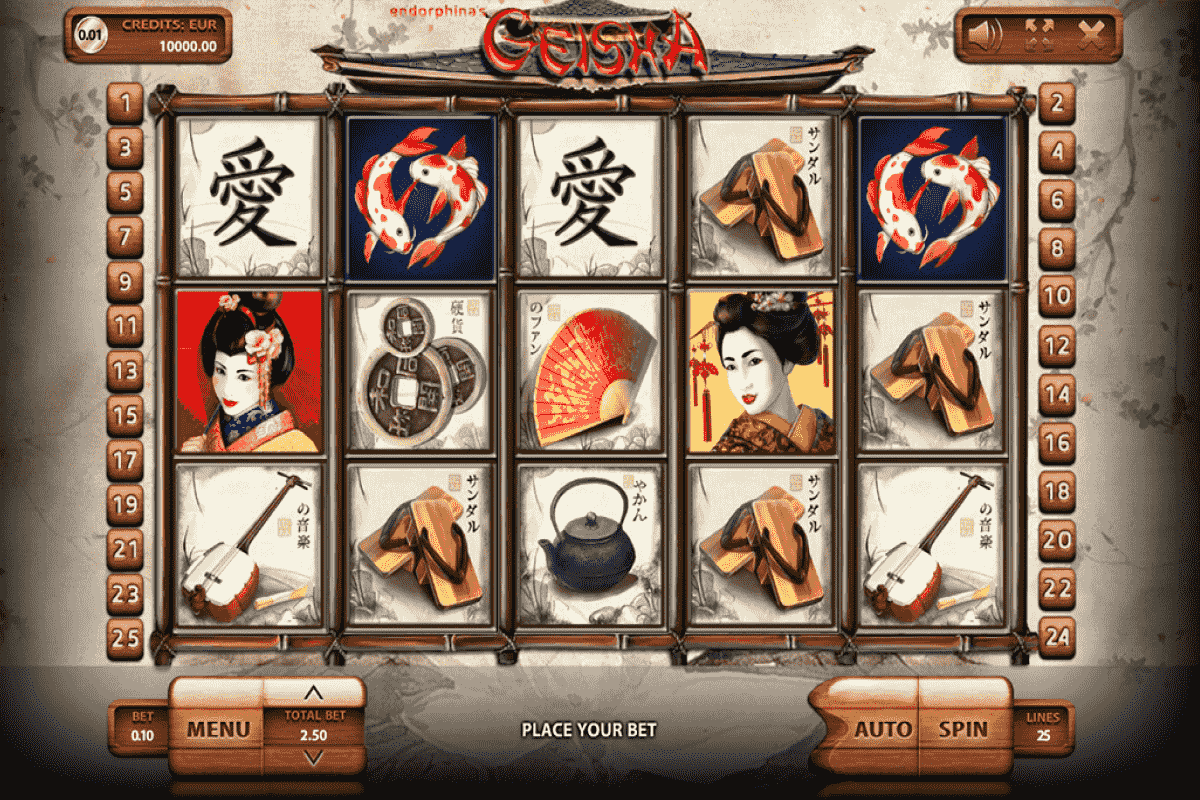
Task: Close the game with the X icon
Action: tap(1091, 36)
